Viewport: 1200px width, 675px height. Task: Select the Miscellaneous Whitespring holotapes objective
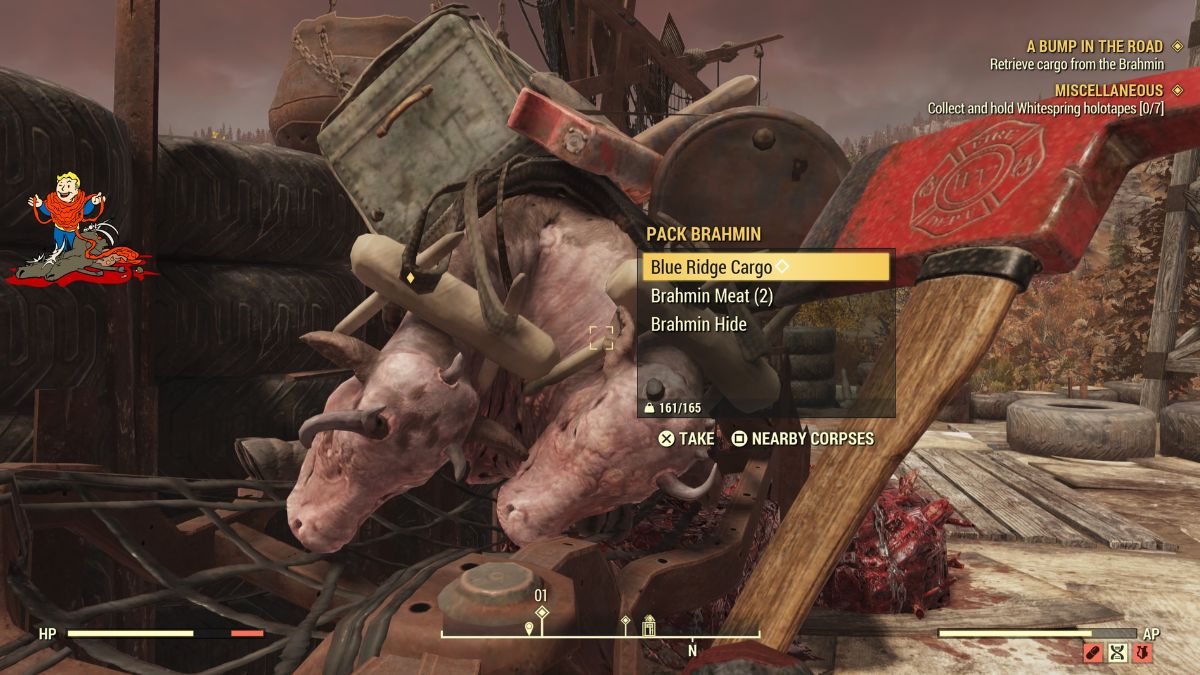1046,108
